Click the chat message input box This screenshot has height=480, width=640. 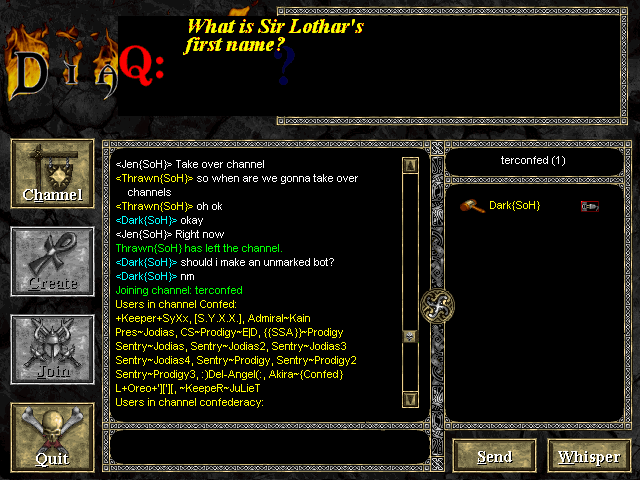click(270, 447)
